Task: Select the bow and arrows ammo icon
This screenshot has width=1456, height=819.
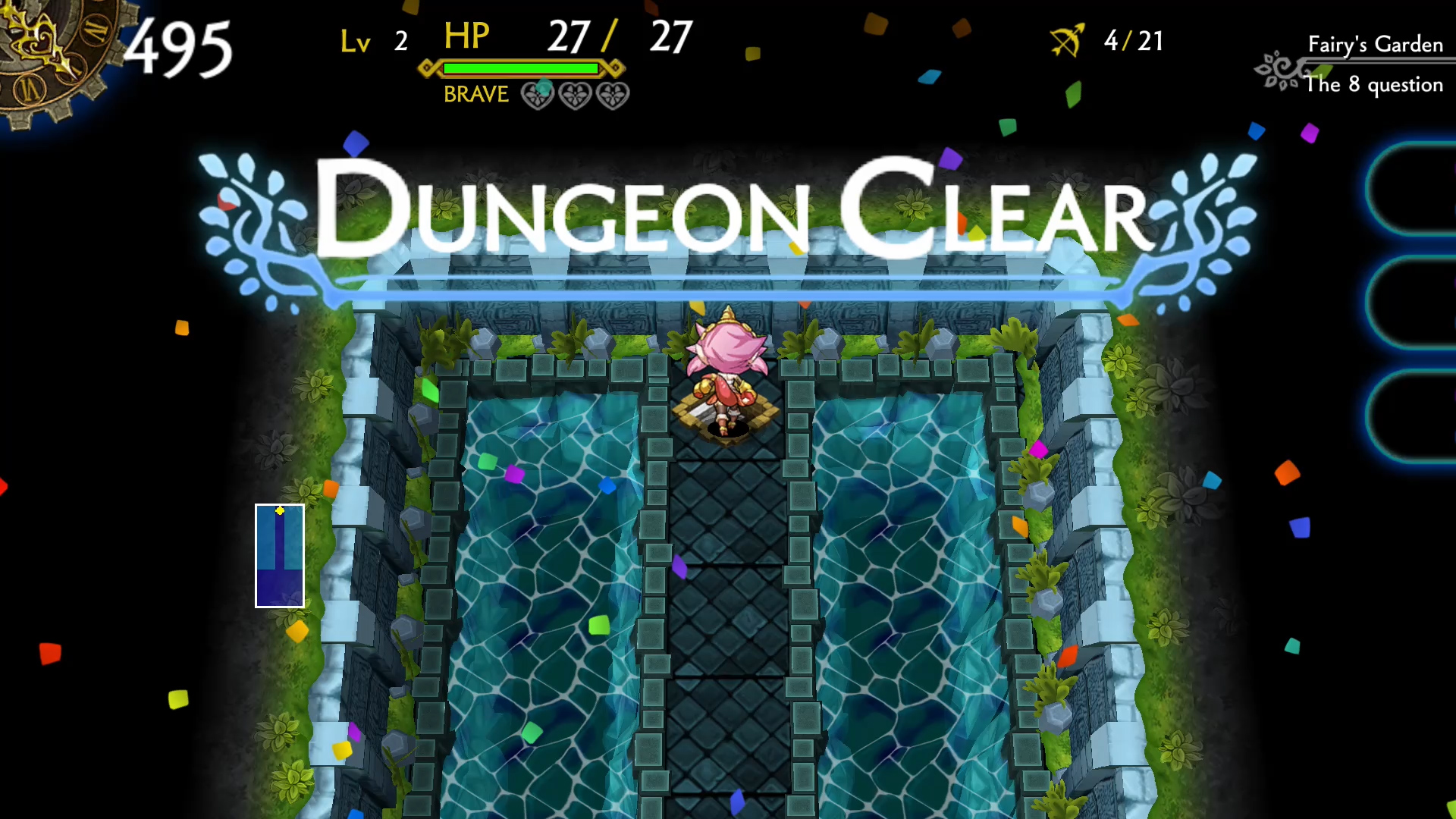Action: [x=1068, y=39]
